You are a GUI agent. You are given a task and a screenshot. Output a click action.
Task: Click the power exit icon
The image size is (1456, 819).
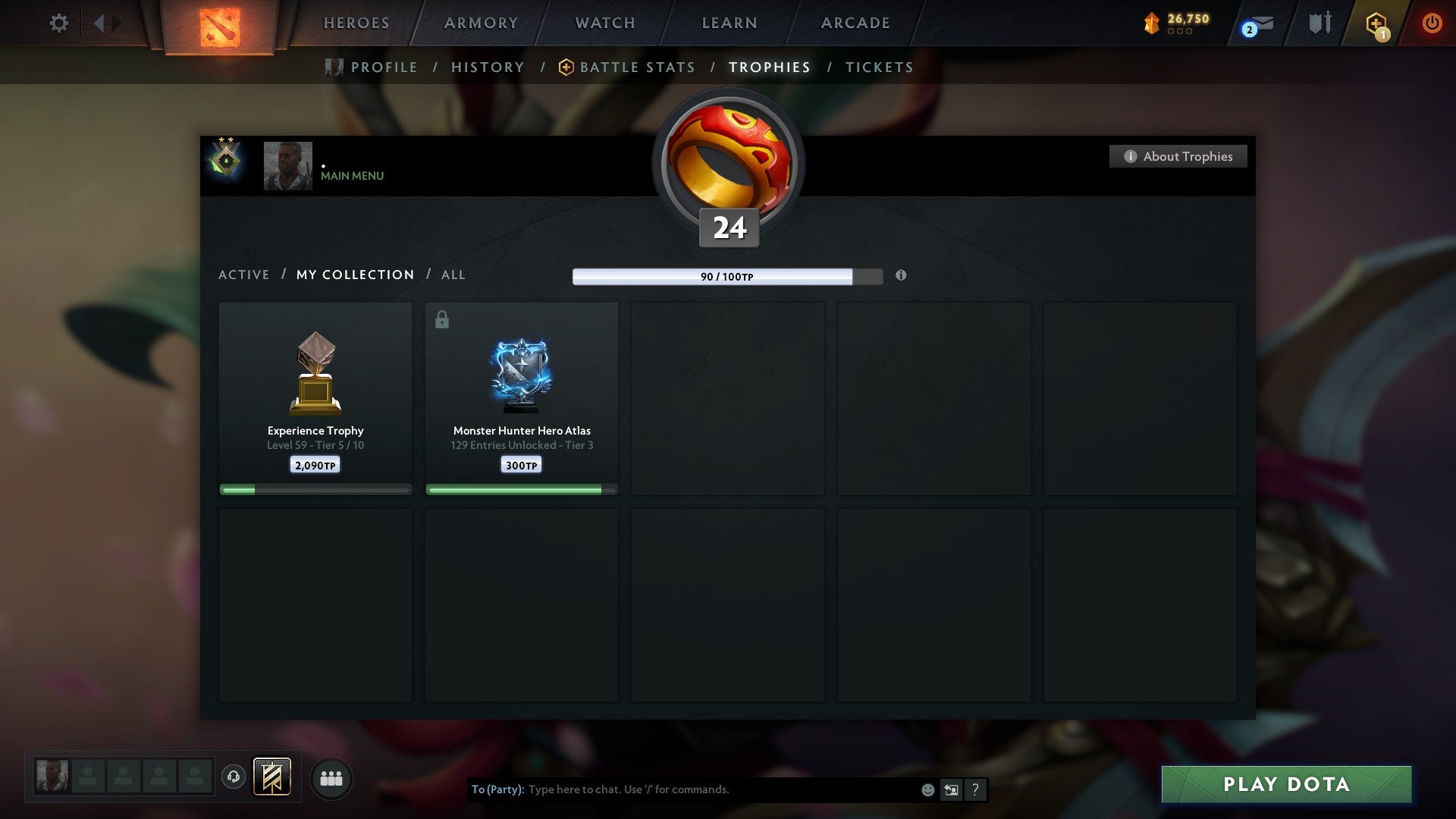click(x=1432, y=23)
